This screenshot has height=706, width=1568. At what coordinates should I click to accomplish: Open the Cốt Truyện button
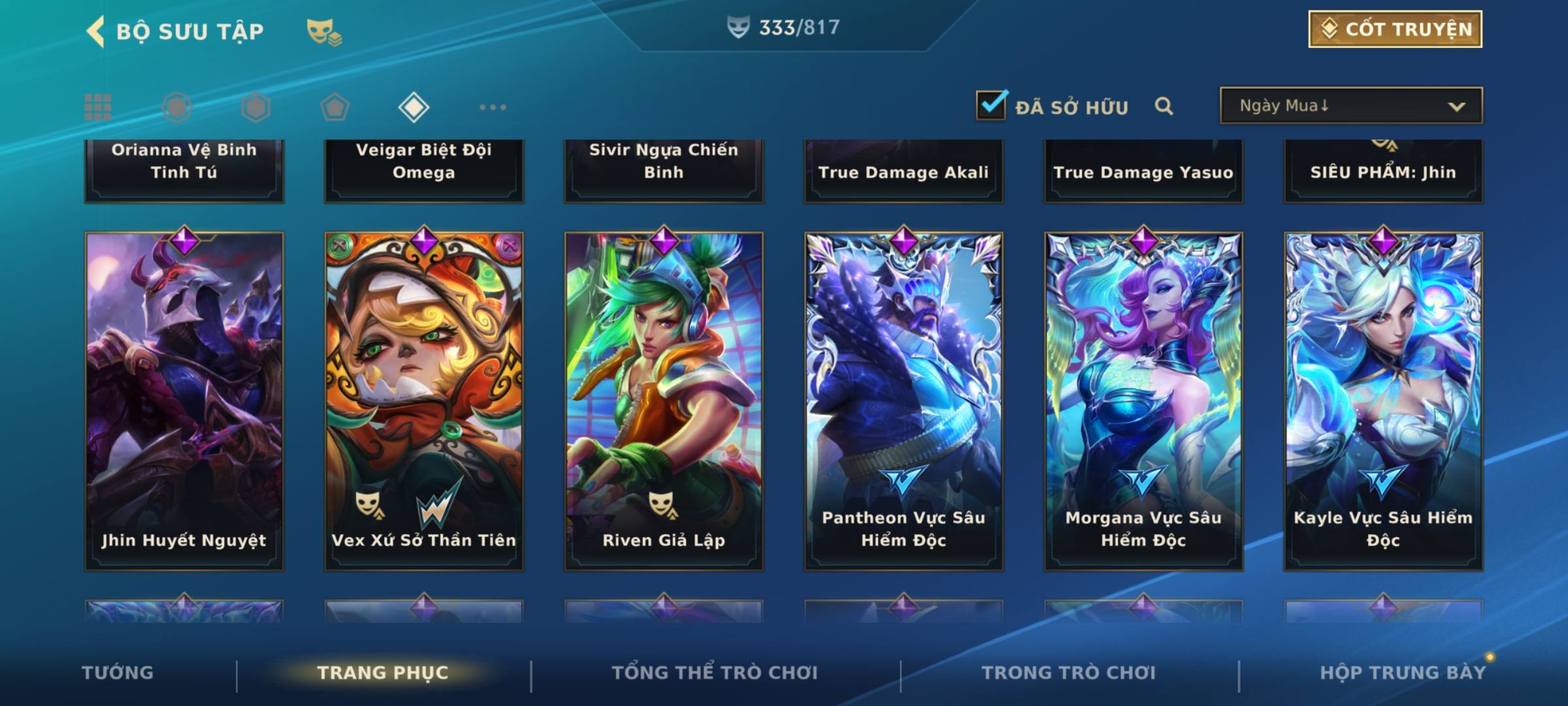[x=1394, y=29]
